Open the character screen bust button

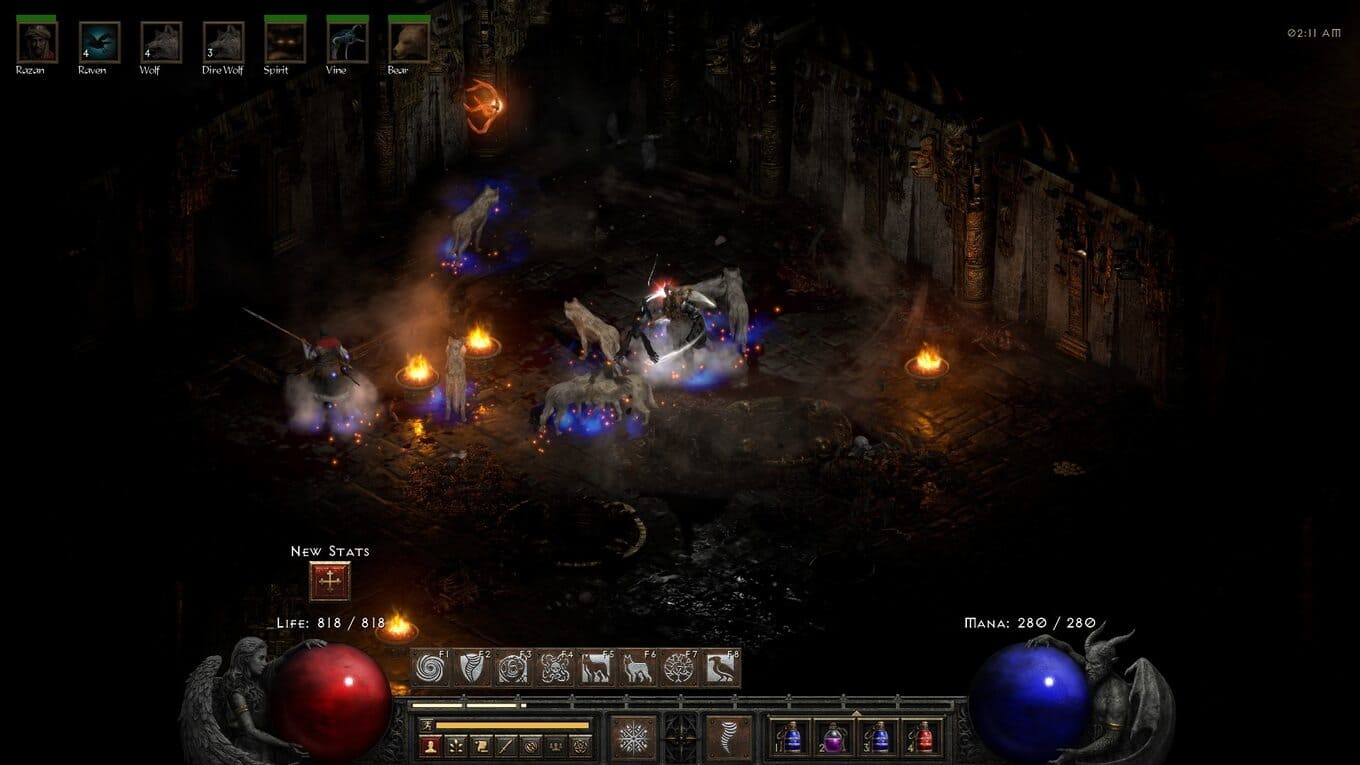[x=430, y=745]
